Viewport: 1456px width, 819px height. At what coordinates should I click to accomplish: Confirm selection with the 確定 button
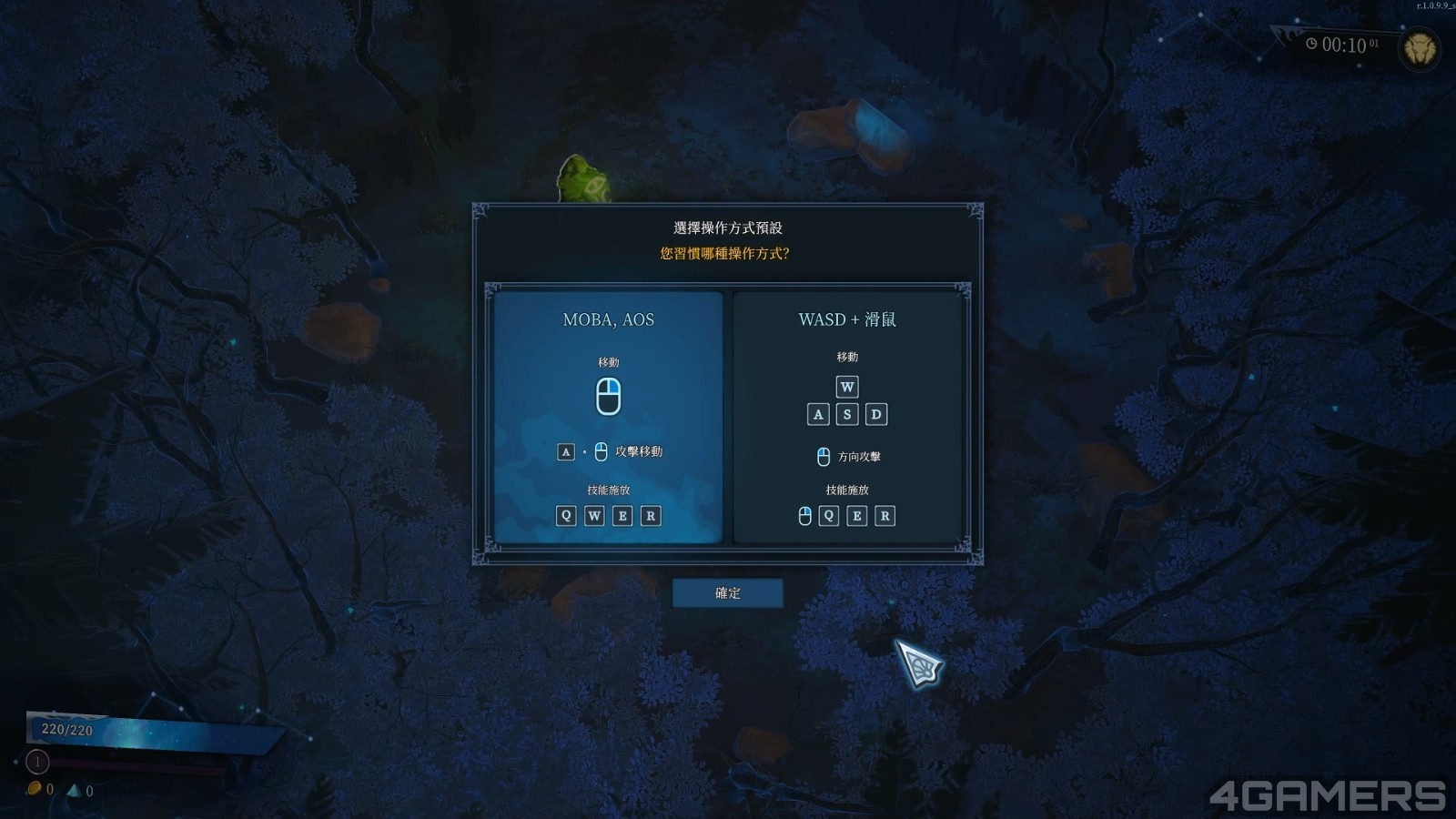coord(727,593)
